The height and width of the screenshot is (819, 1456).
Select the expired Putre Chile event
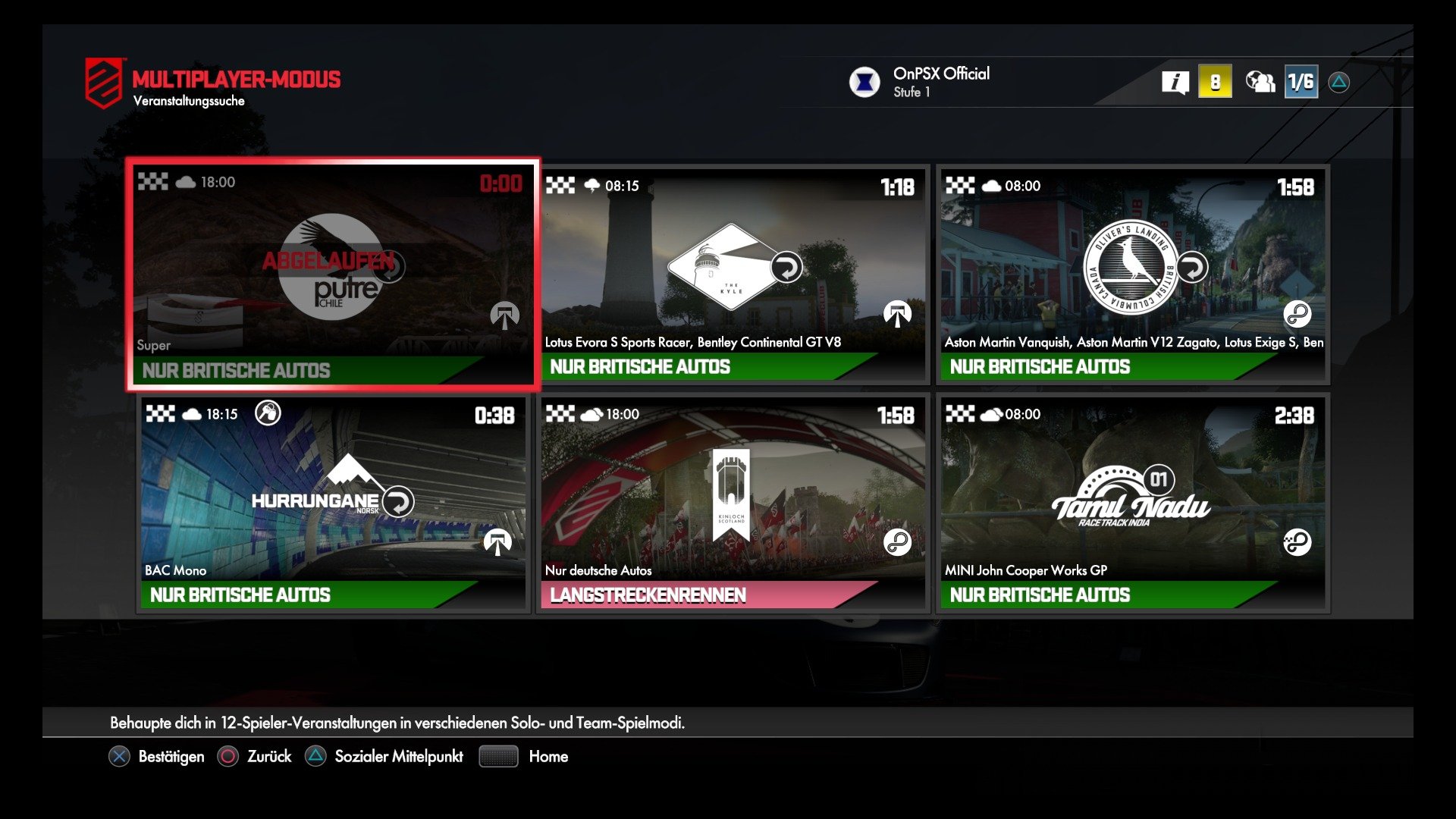pos(334,273)
